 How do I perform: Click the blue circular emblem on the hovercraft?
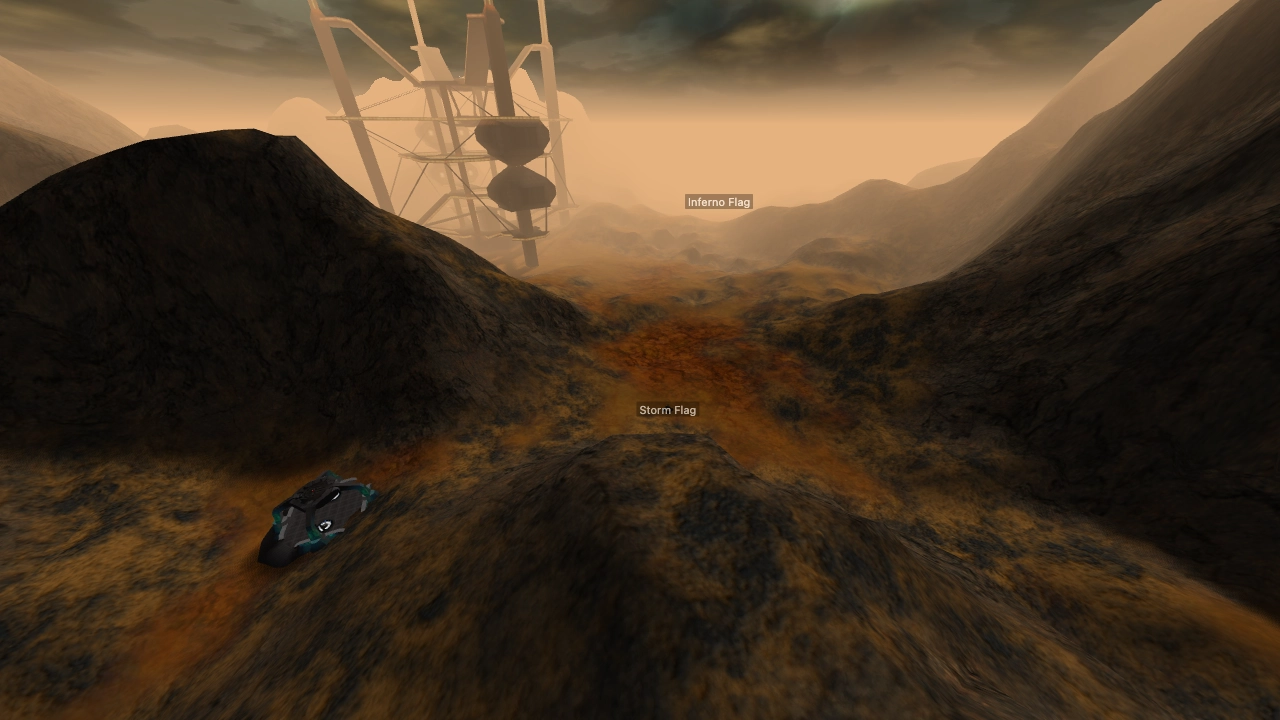tap(324, 524)
